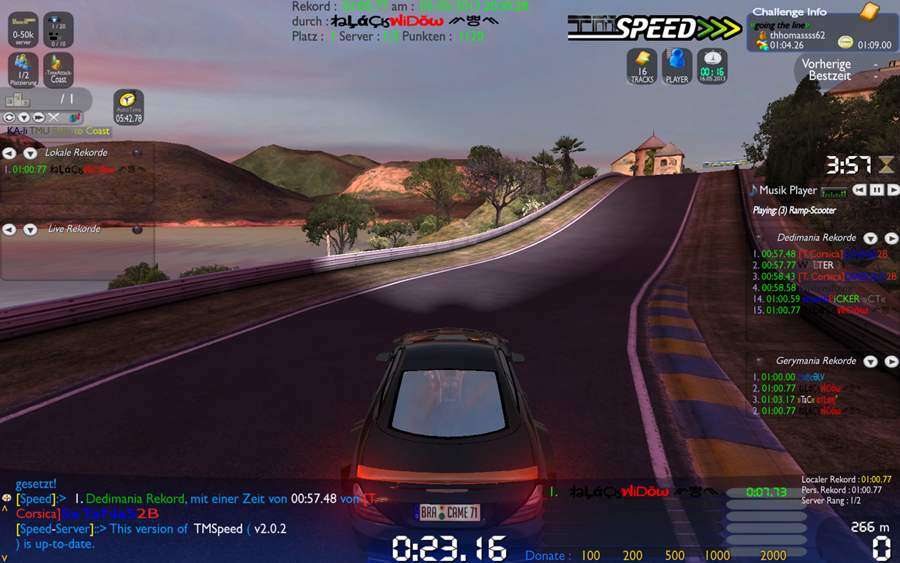Expand the Gerymania Rekorde down arrow
The image size is (900, 563).
tap(870, 361)
